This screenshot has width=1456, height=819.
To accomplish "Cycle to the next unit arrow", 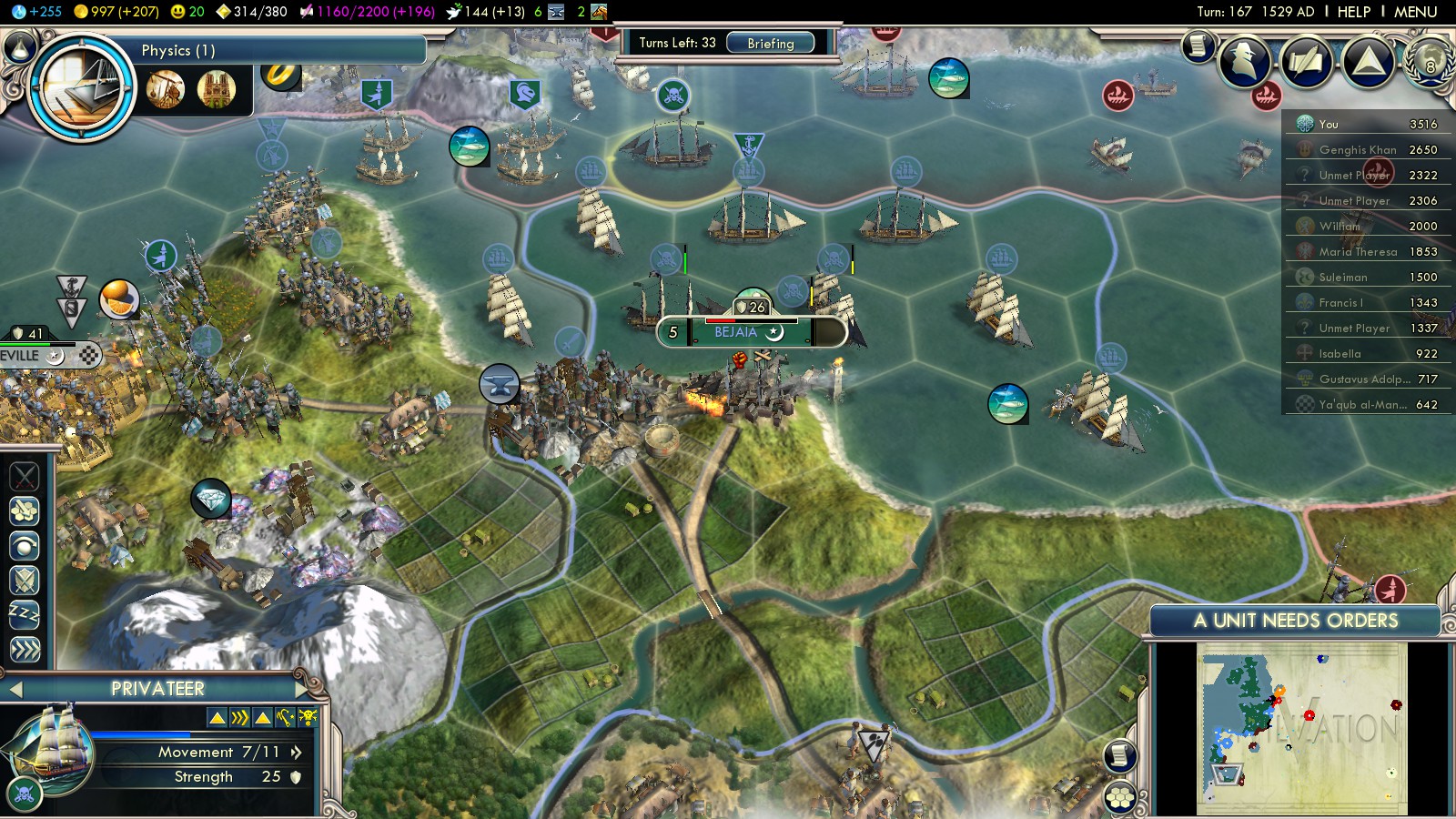I will (301, 689).
